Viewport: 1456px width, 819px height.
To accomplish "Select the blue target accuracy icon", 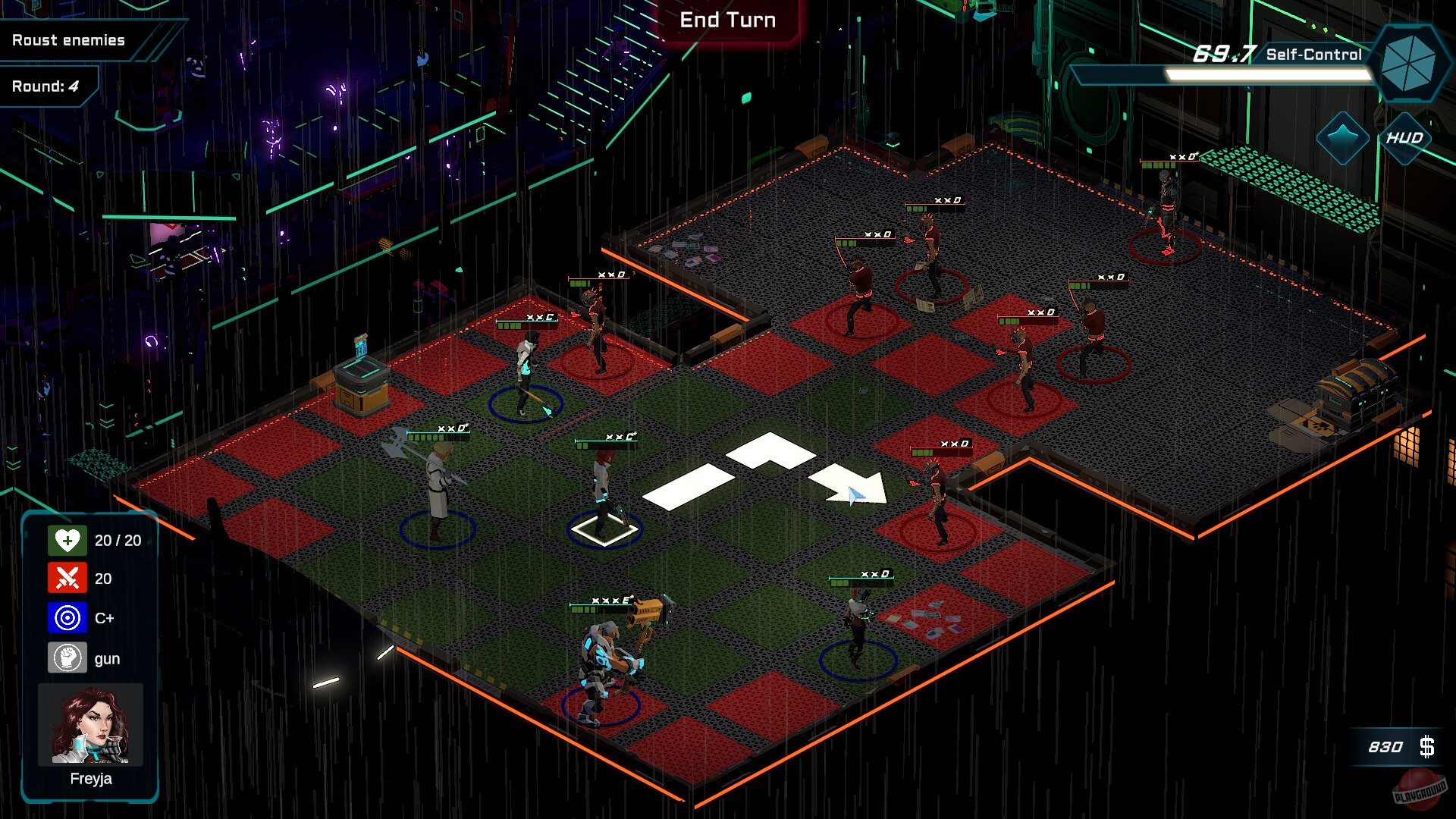I will 69,618.
